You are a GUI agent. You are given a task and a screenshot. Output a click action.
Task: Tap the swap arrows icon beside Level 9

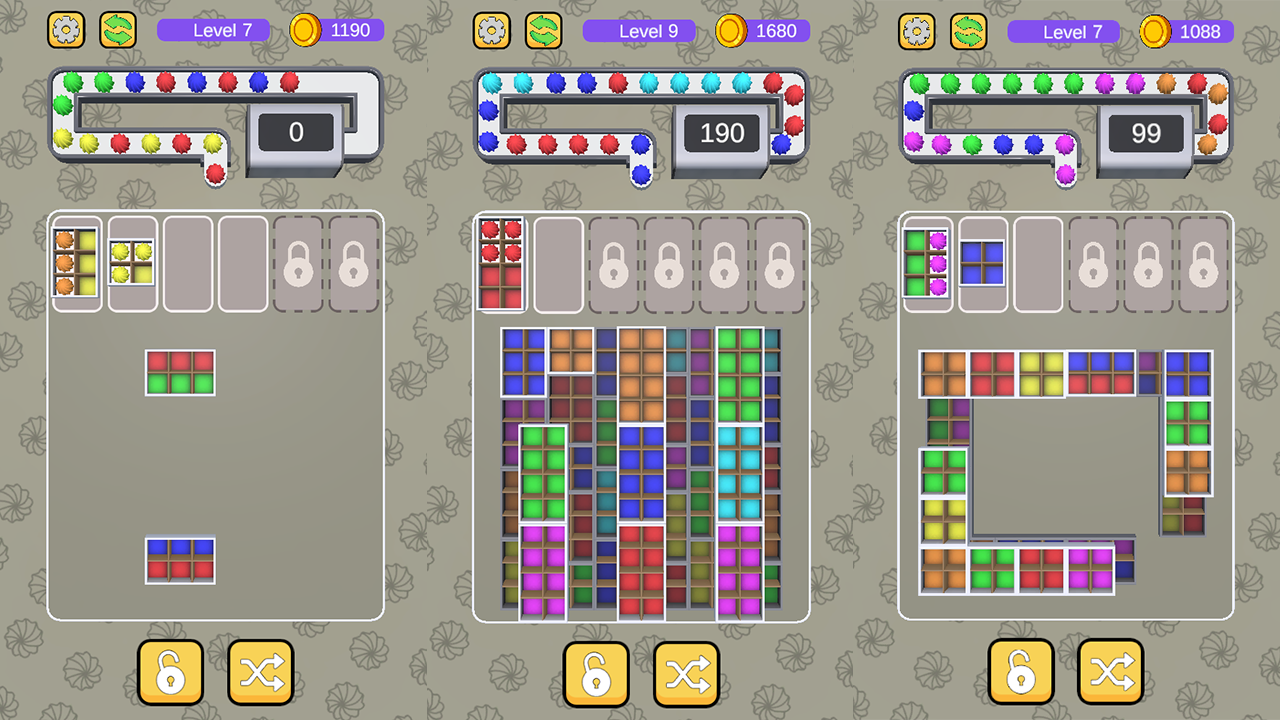click(x=544, y=31)
